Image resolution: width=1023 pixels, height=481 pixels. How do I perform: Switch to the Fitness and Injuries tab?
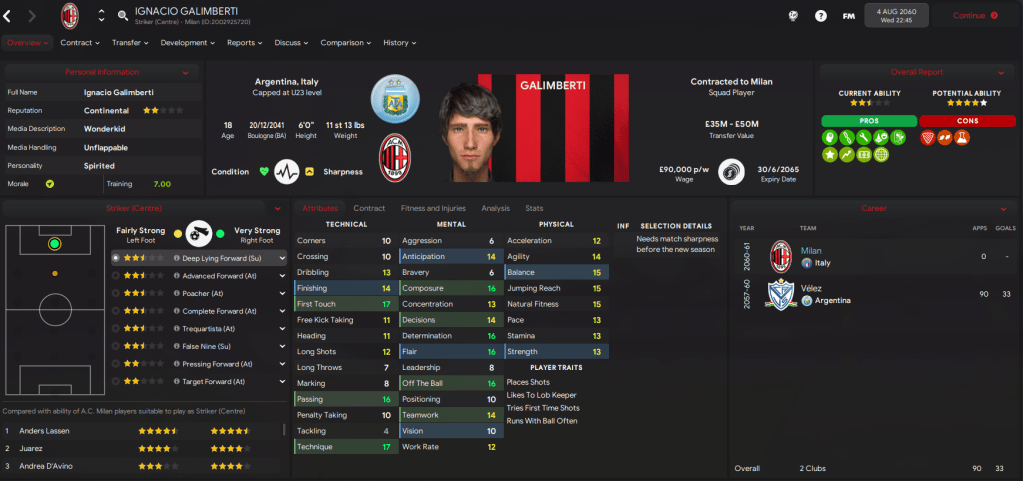coord(433,208)
